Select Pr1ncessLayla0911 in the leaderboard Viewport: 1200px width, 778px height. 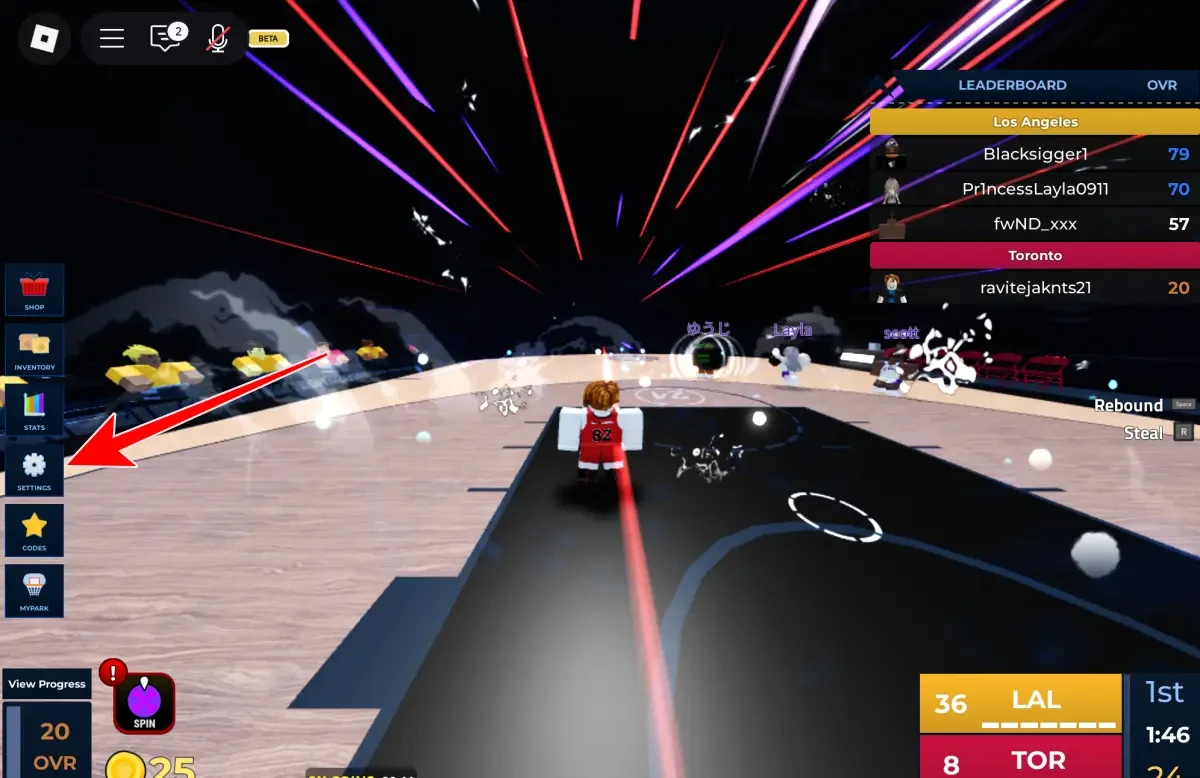click(x=1035, y=189)
